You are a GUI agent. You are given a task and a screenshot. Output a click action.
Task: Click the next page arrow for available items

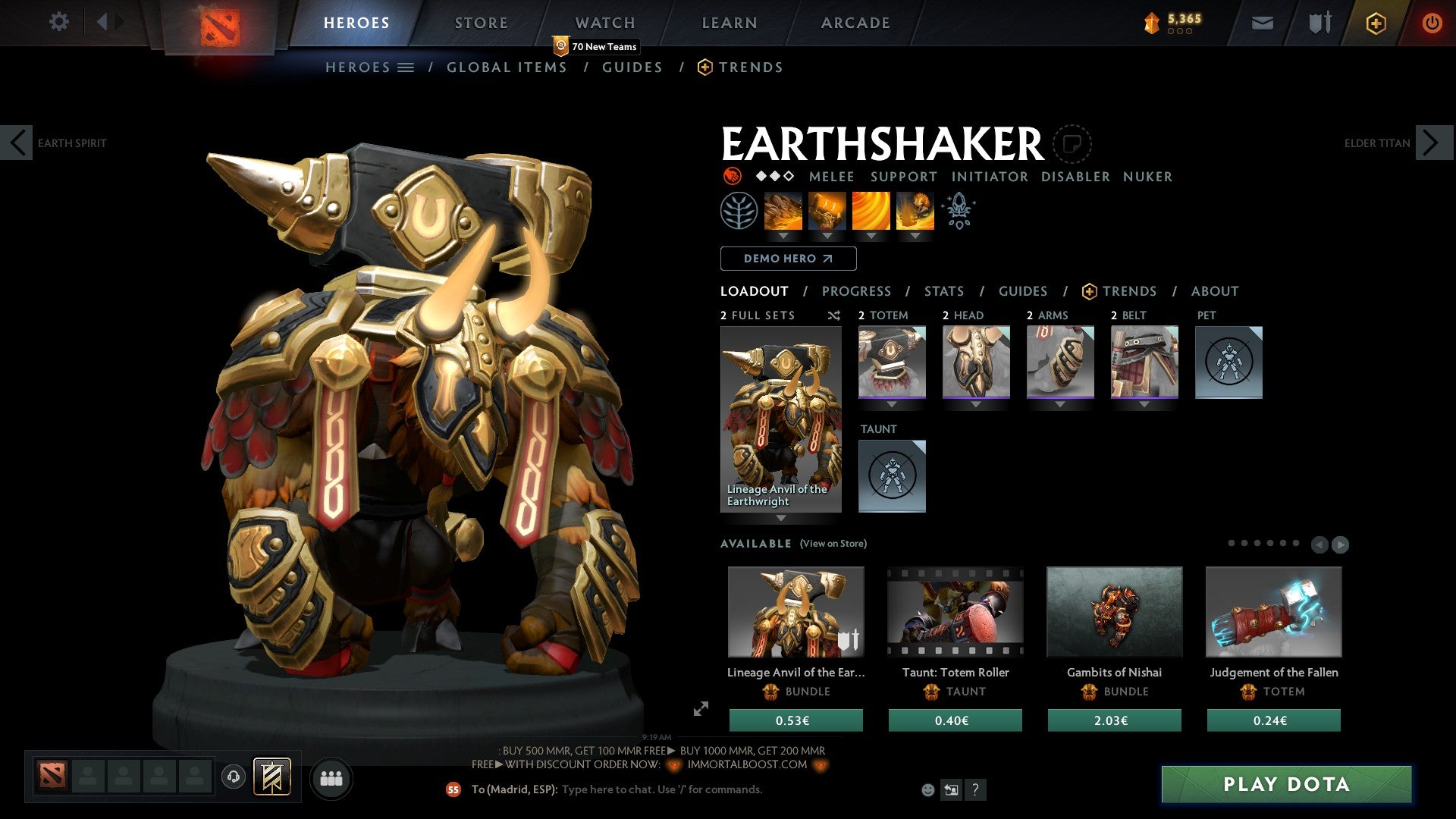[x=1339, y=543]
